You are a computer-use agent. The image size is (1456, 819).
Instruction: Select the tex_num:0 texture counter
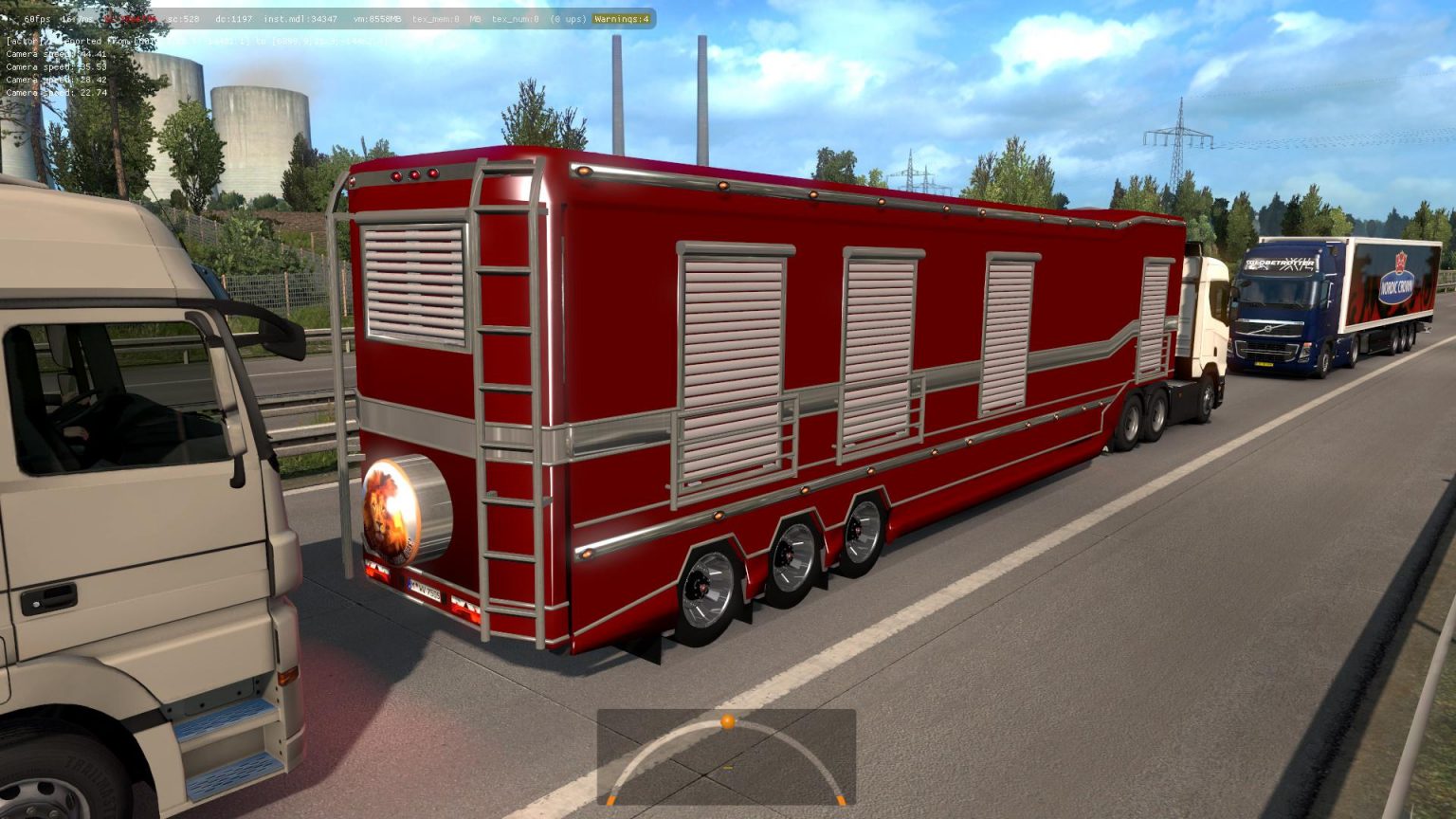click(515, 19)
